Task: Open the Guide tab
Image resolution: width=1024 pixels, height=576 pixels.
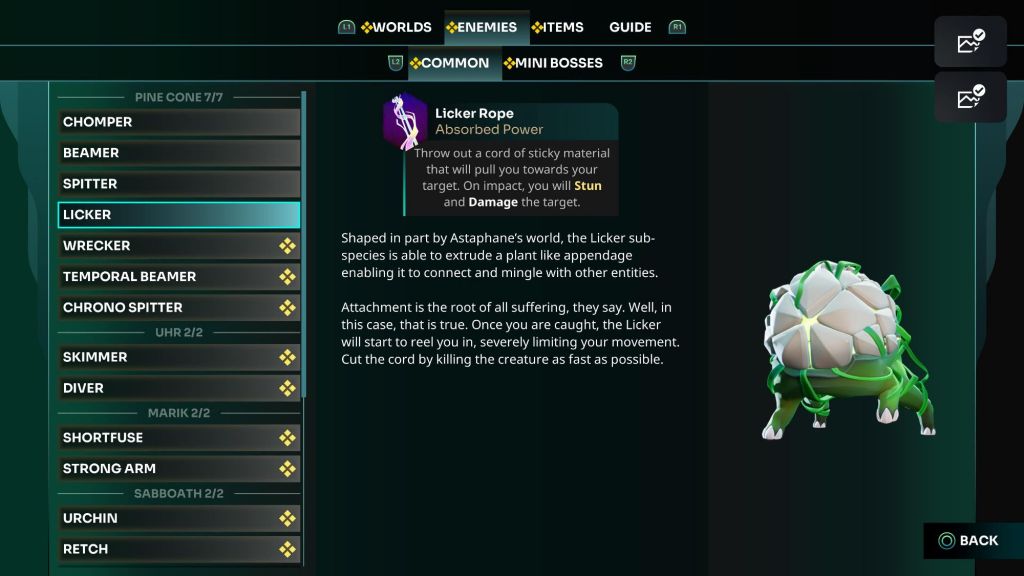Action: point(630,27)
